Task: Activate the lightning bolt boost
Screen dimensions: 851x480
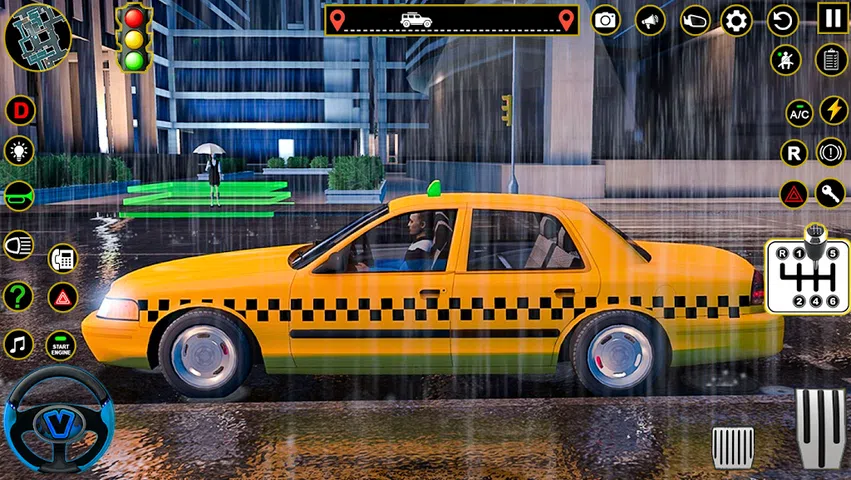Action: click(834, 109)
